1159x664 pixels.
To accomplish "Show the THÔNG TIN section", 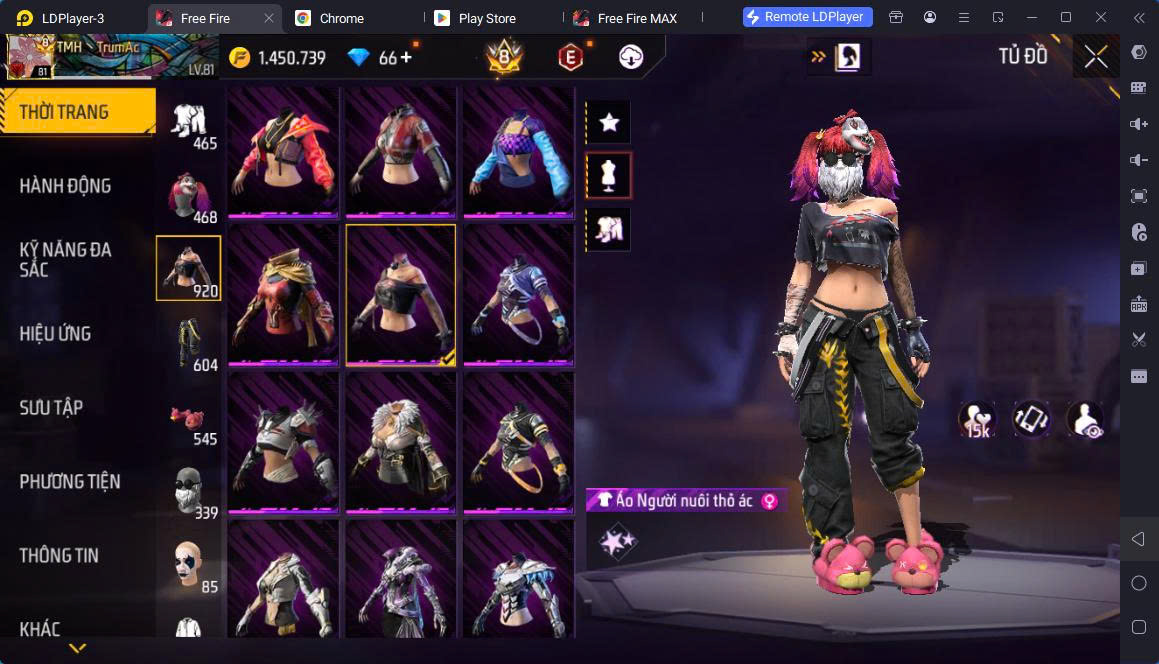I will click(59, 556).
